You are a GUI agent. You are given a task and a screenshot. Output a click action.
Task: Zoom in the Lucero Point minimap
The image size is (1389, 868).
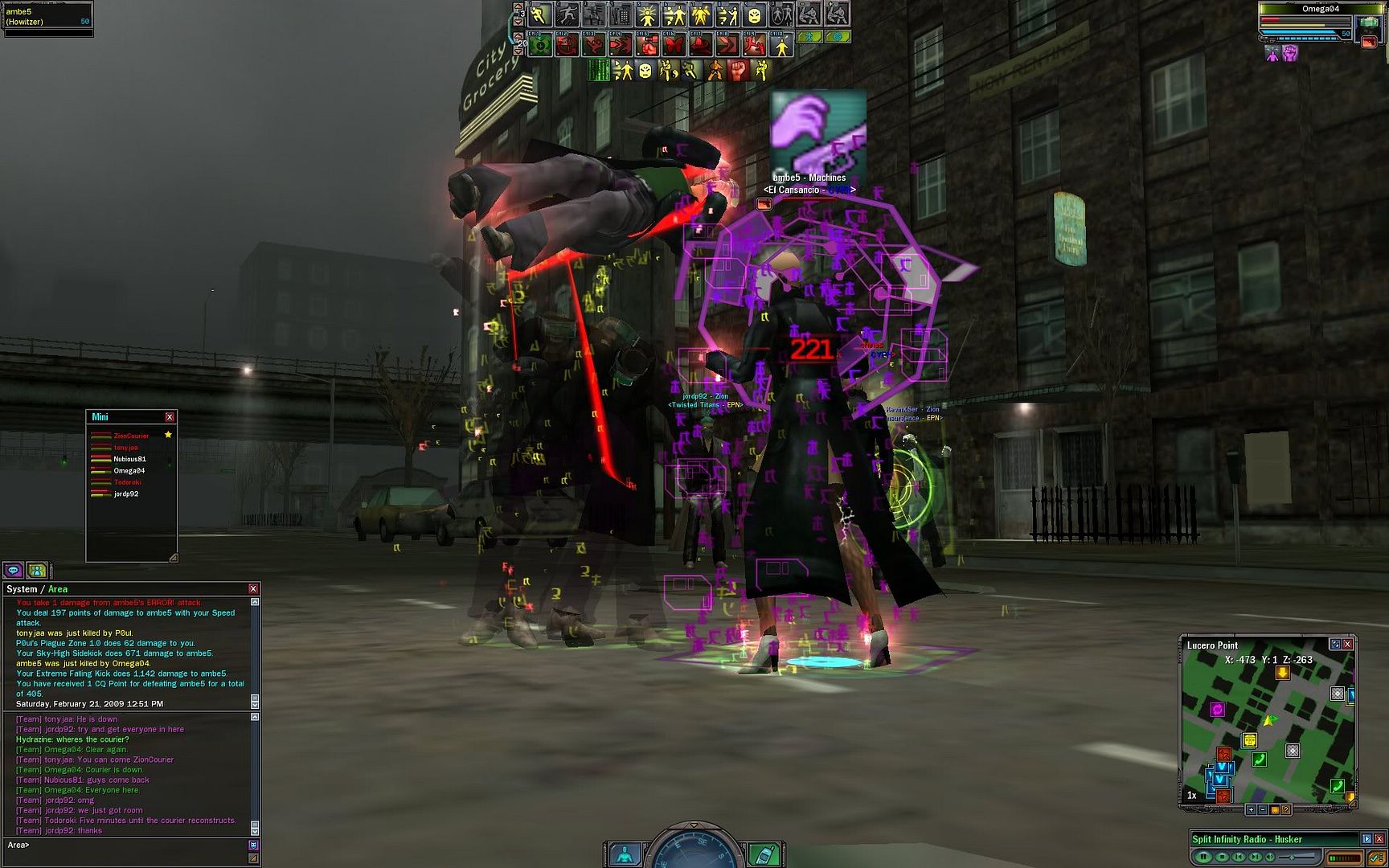tap(1251, 810)
